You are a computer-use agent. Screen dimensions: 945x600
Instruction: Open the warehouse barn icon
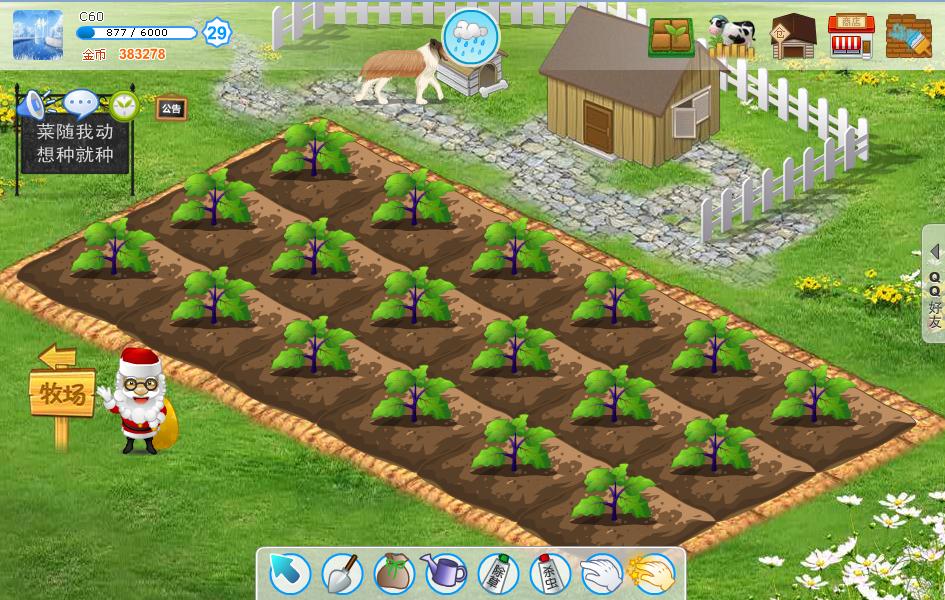[793, 37]
